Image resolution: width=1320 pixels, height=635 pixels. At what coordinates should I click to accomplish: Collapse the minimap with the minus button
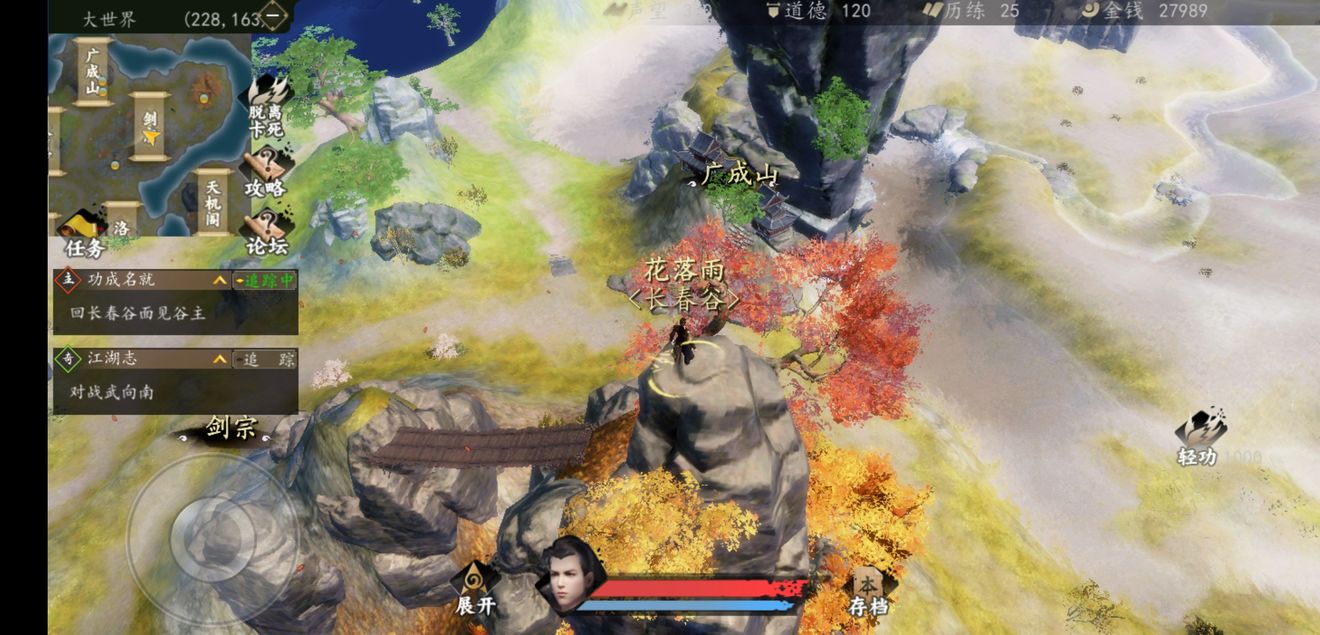pyautogui.click(x=272, y=16)
